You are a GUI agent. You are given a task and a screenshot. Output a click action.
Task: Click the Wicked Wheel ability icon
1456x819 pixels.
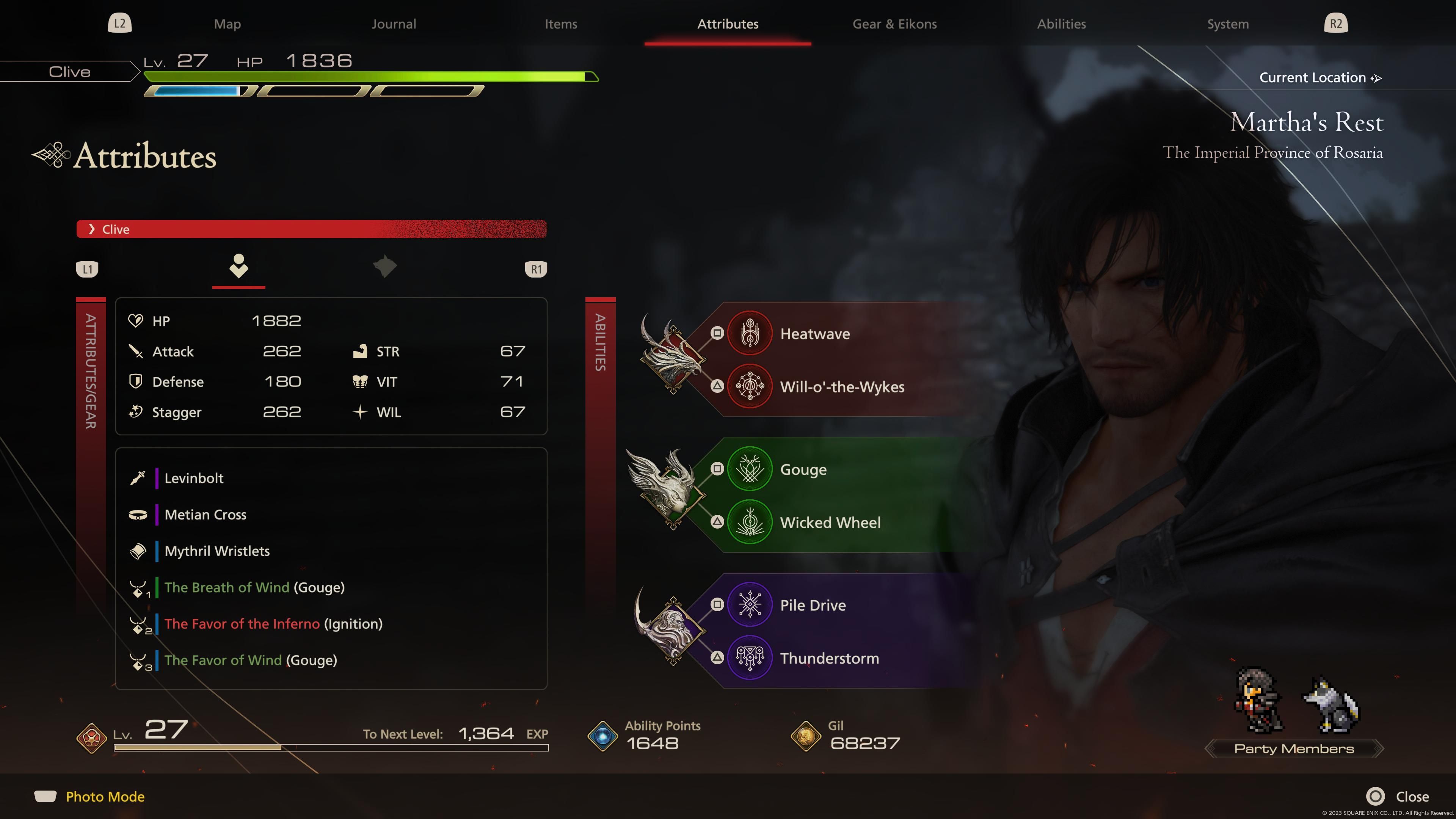point(750,522)
